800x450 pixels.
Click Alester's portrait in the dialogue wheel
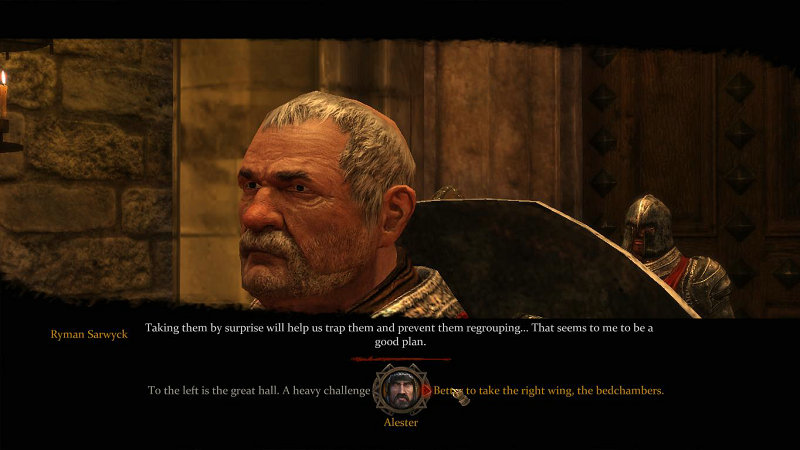click(x=400, y=390)
